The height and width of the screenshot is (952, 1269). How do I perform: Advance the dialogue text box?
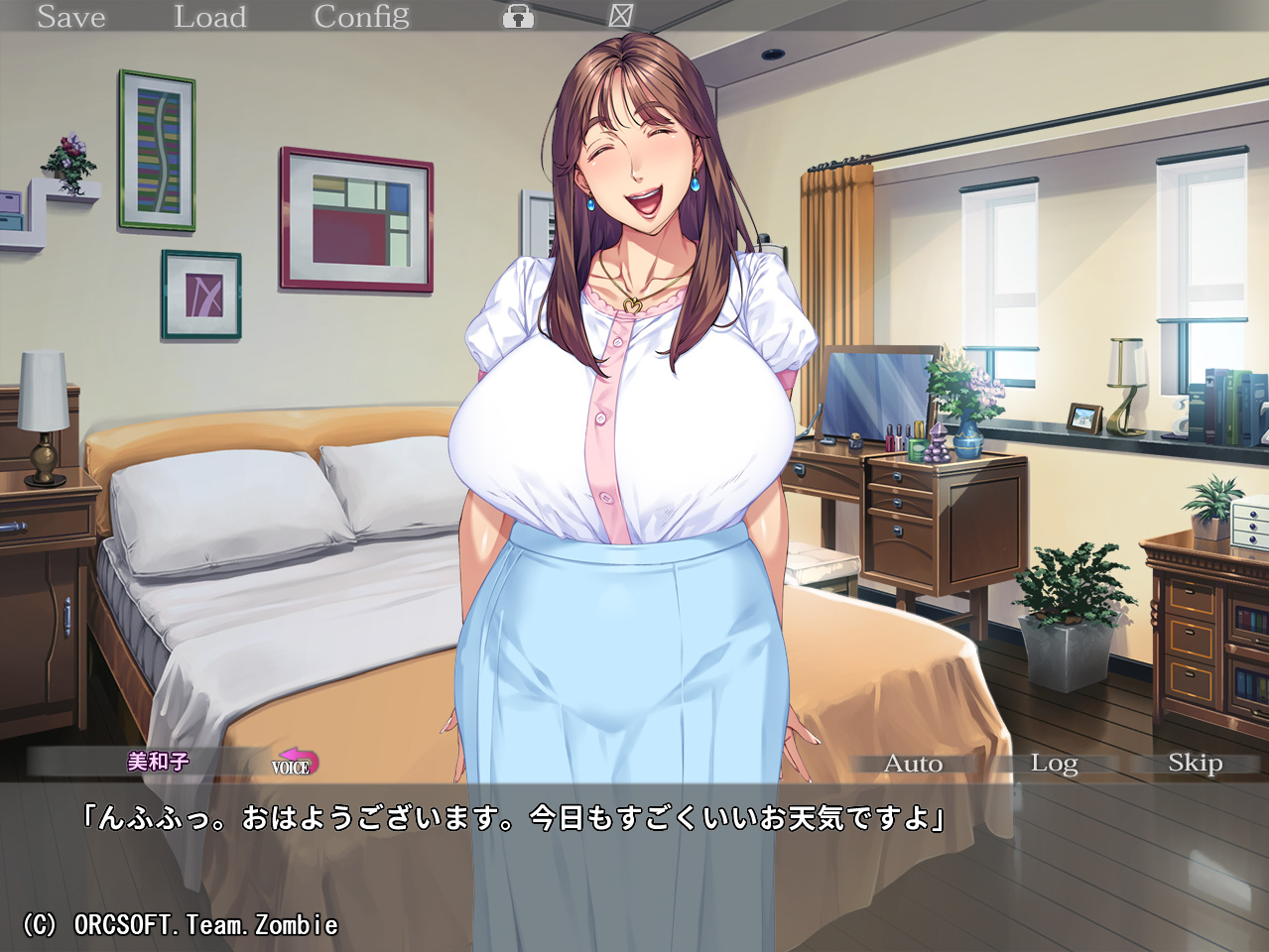pyautogui.click(x=635, y=863)
